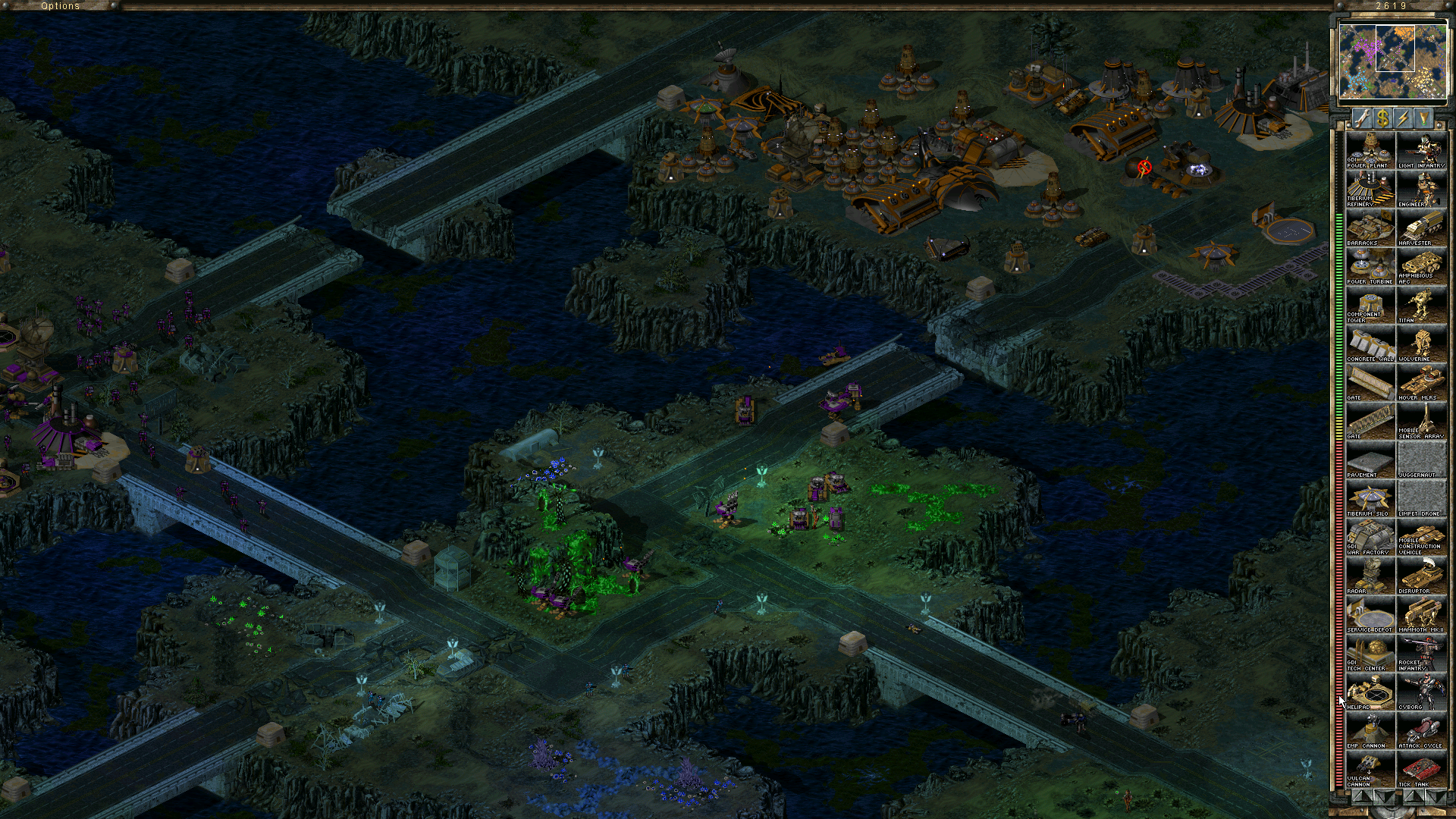1456x819 pixels.
Task: Train an Engineer
Action: coord(1421,189)
